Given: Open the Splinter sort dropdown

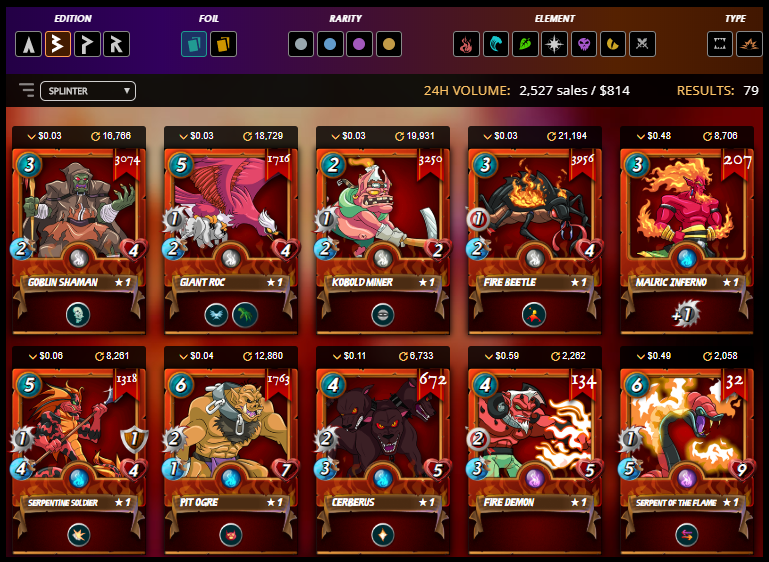Looking at the screenshot, I should point(88,91).
